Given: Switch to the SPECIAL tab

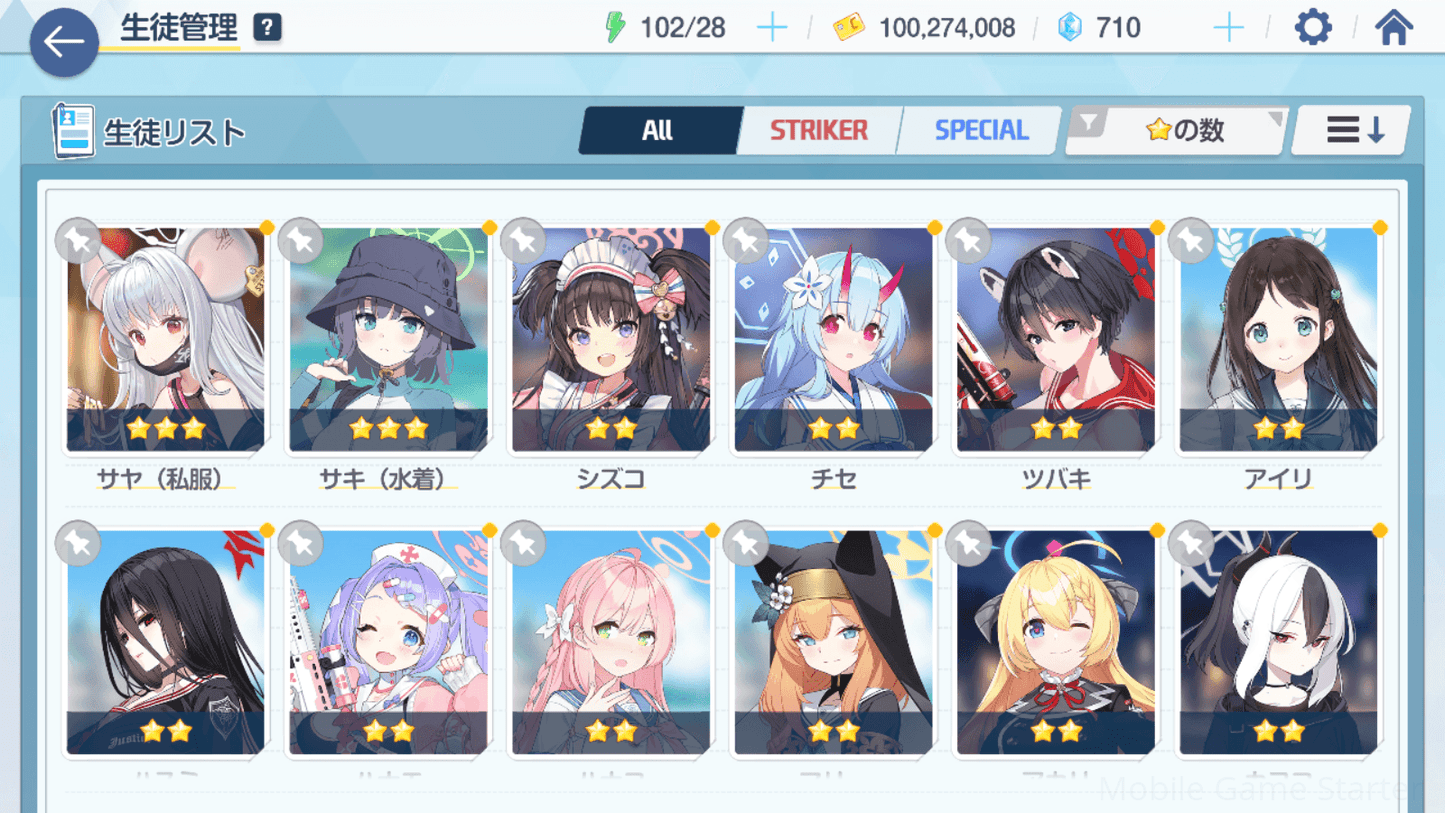Looking at the screenshot, I should (x=981, y=130).
